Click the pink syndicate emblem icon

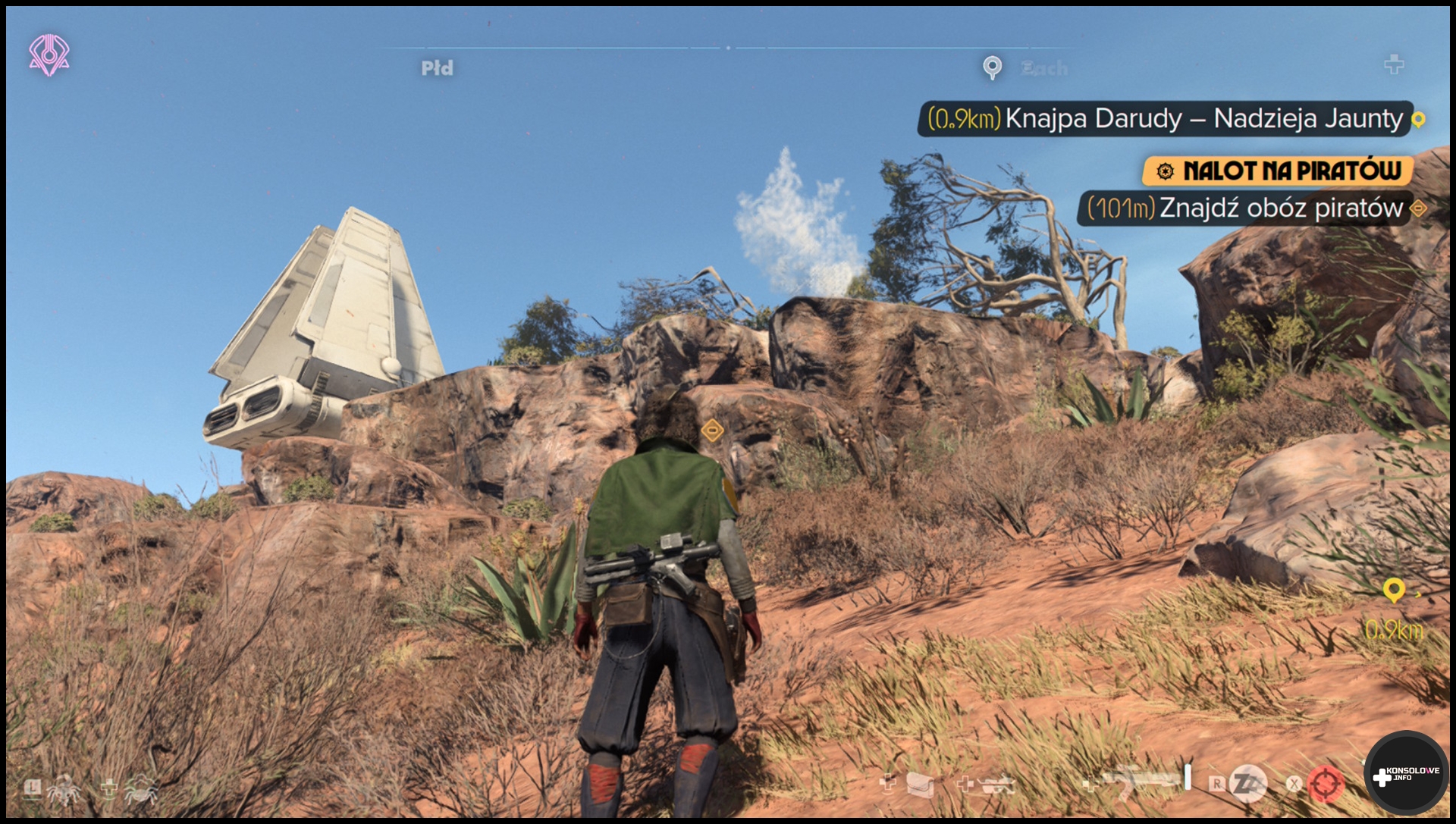pos(49,55)
